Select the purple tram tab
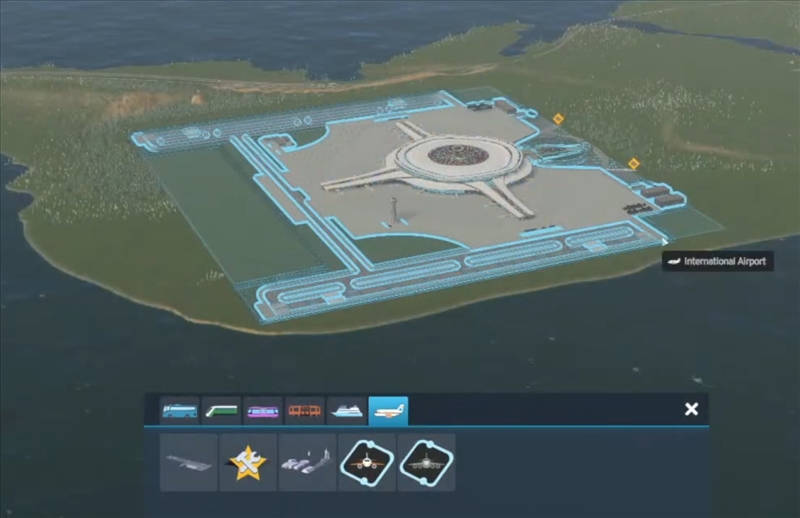Image resolution: width=800 pixels, height=518 pixels. (x=262, y=411)
